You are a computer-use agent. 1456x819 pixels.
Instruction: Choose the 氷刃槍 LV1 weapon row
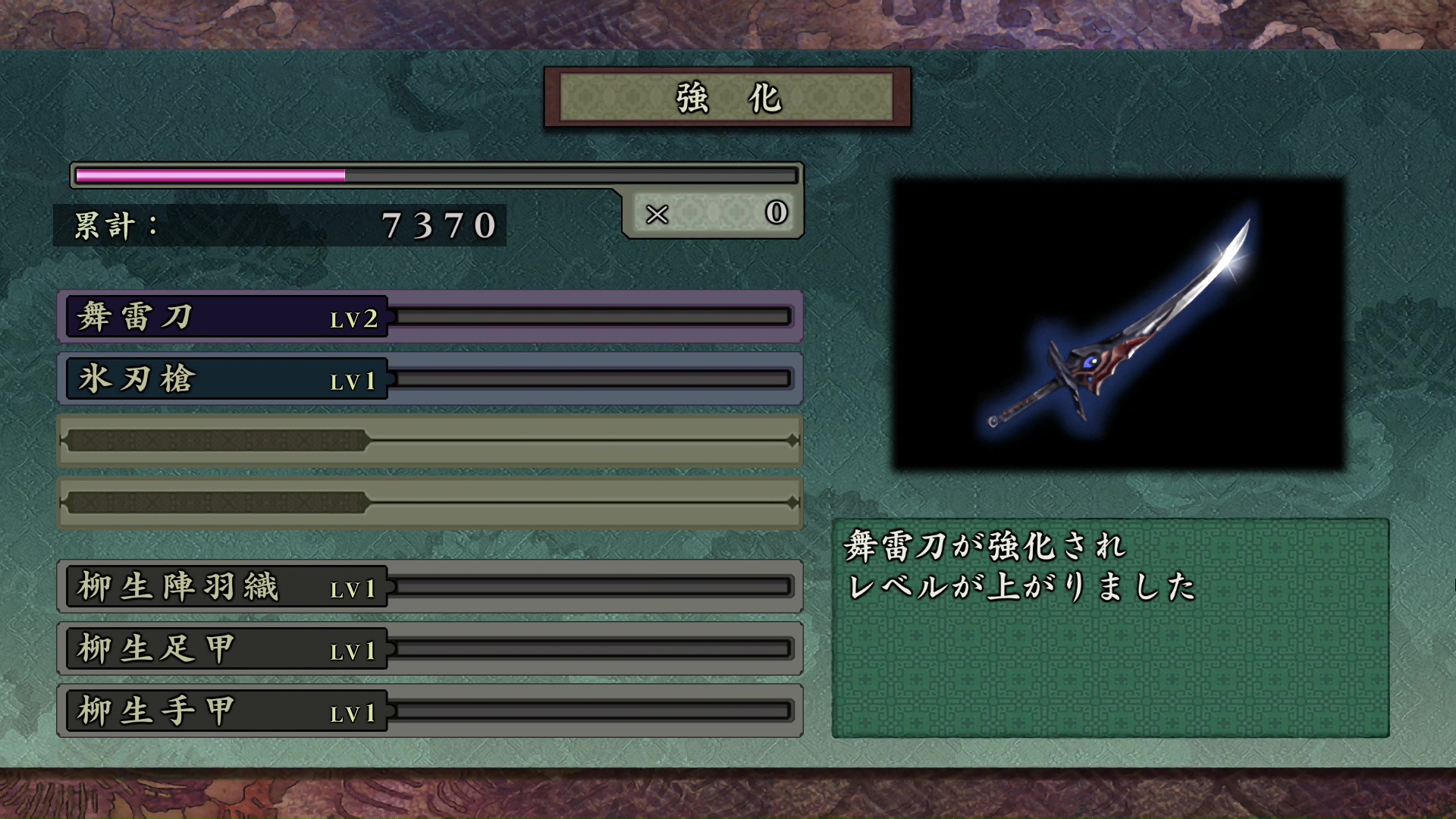[429, 378]
